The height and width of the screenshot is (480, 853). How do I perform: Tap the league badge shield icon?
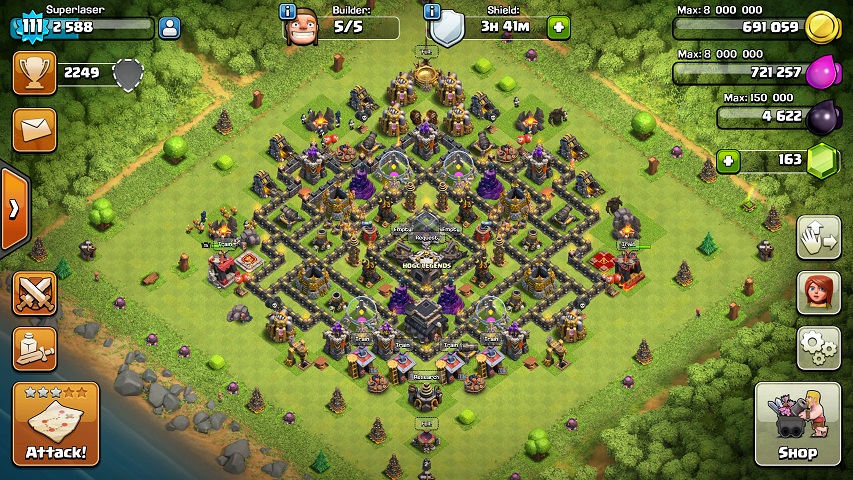tap(128, 74)
